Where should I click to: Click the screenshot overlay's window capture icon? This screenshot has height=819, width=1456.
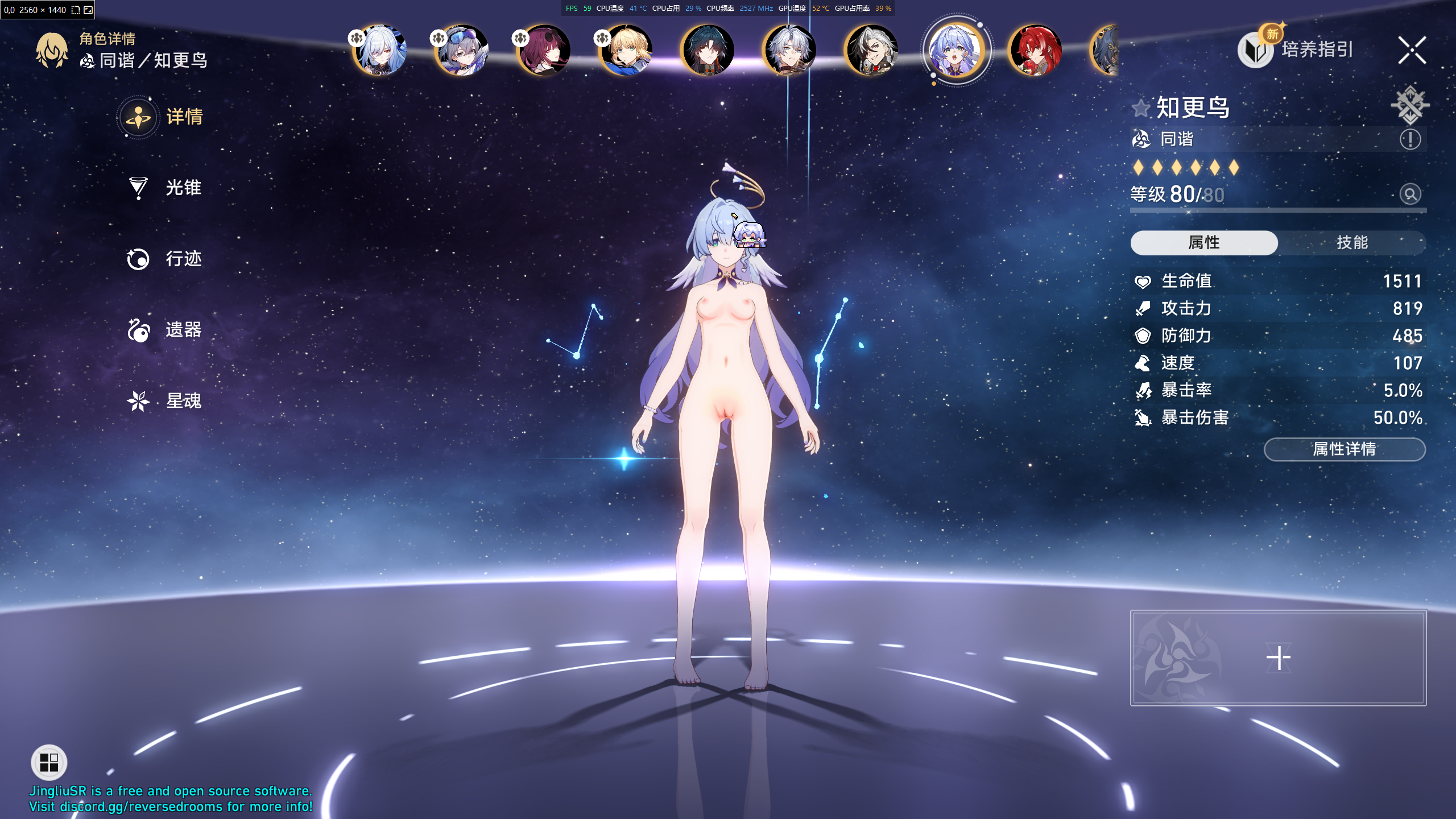point(88,10)
